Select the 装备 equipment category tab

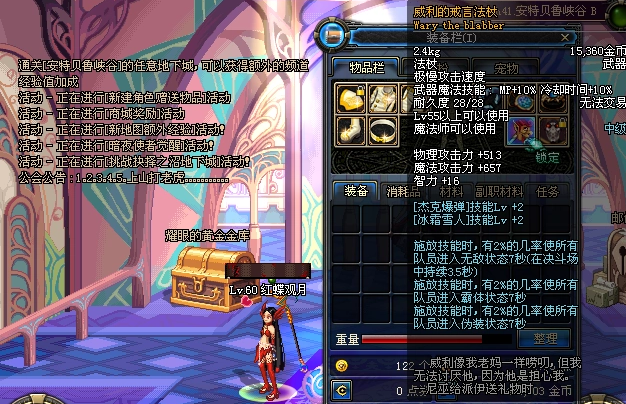coord(355,191)
